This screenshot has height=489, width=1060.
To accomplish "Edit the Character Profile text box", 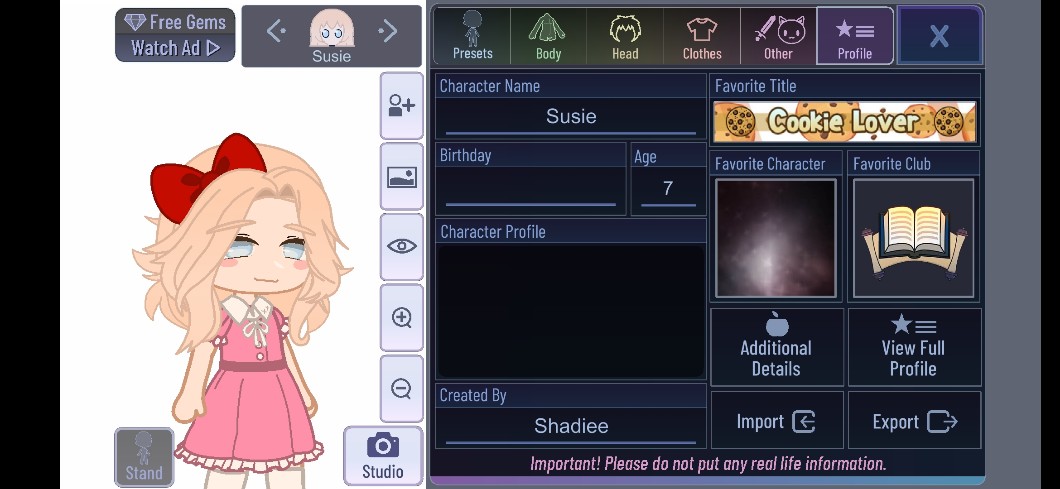I will coord(571,310).
